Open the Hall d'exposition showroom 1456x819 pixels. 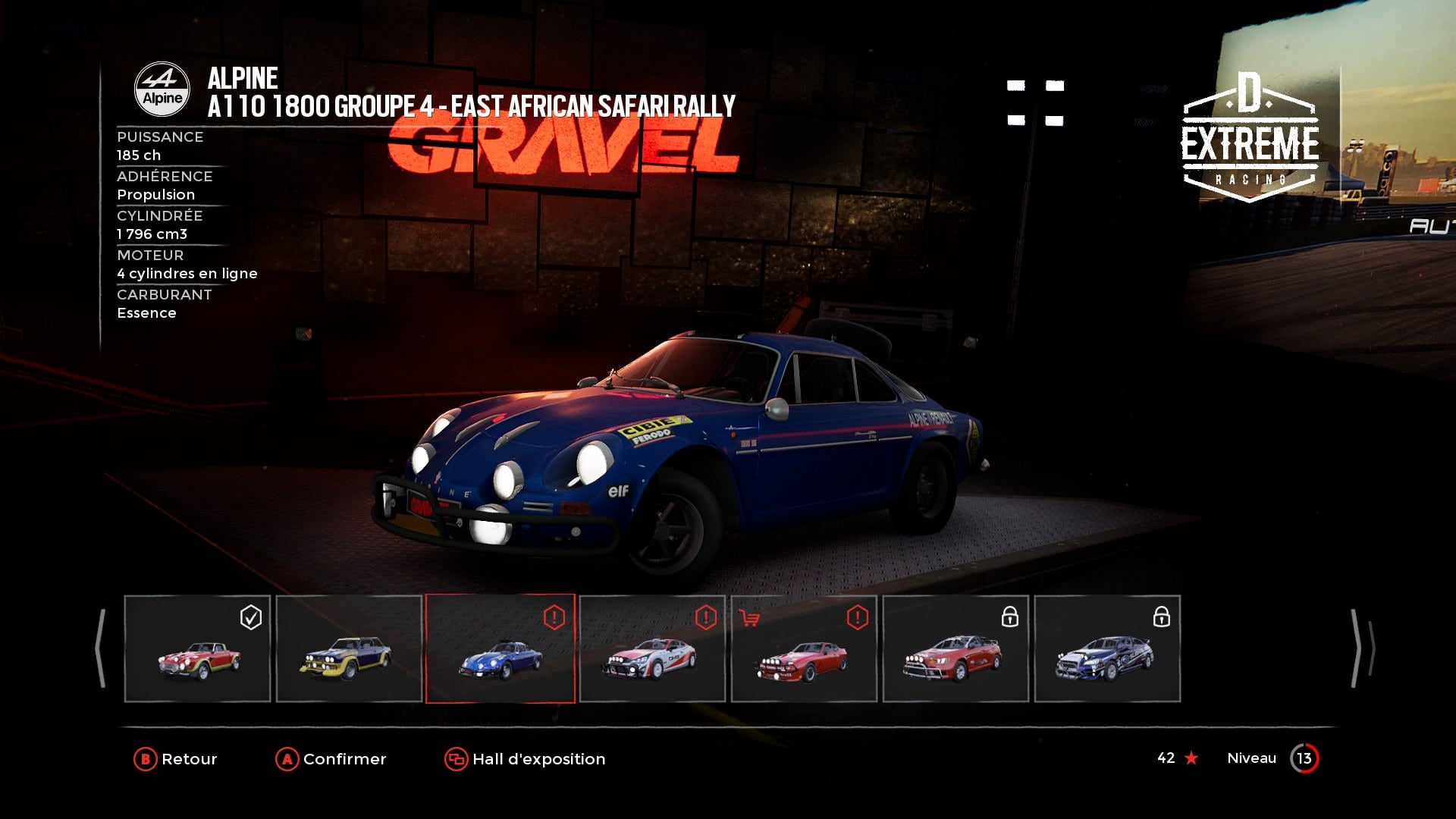pyautogui.click(x=525, y=759)
